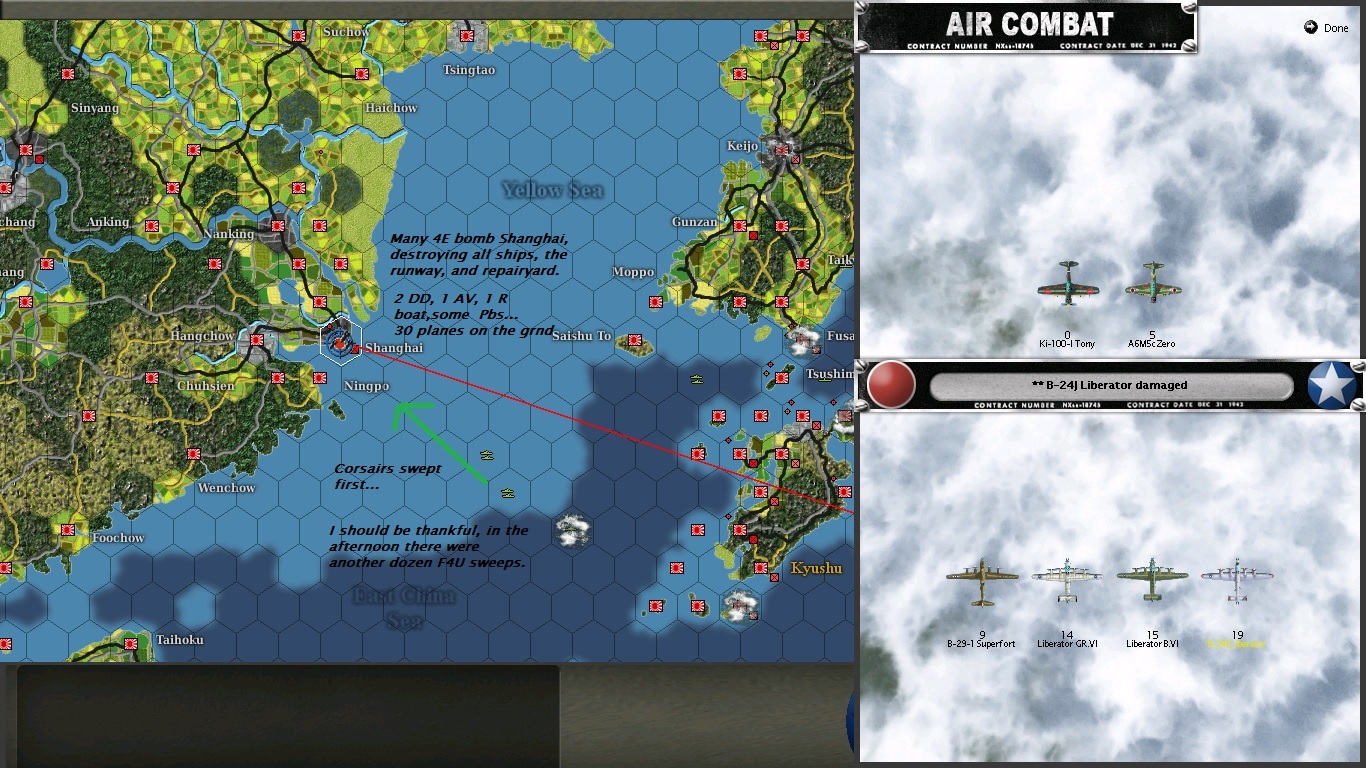
Task: Click the base marker near Tsingtao
Action: pos(467,36)
